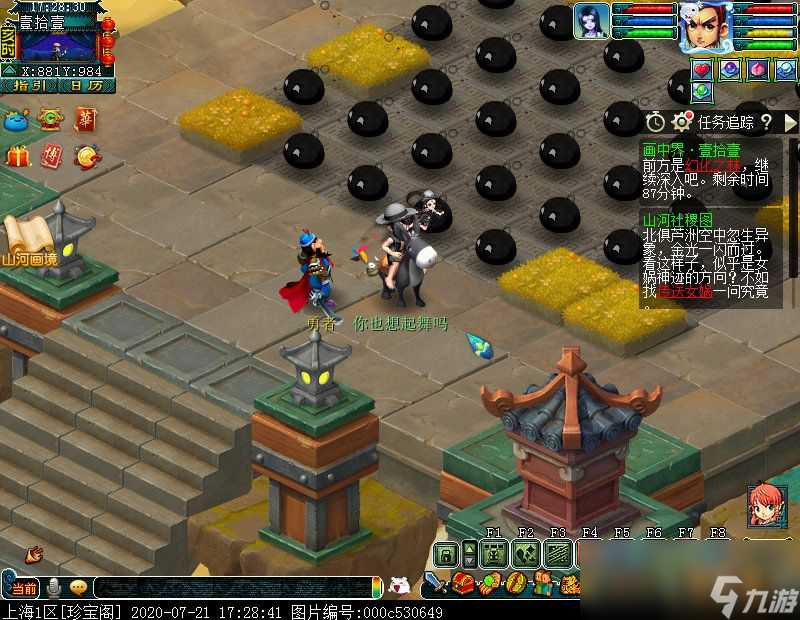The image size is (800, 620).
Task: Open the quest tracker gear settings
Action: point(683,121)
